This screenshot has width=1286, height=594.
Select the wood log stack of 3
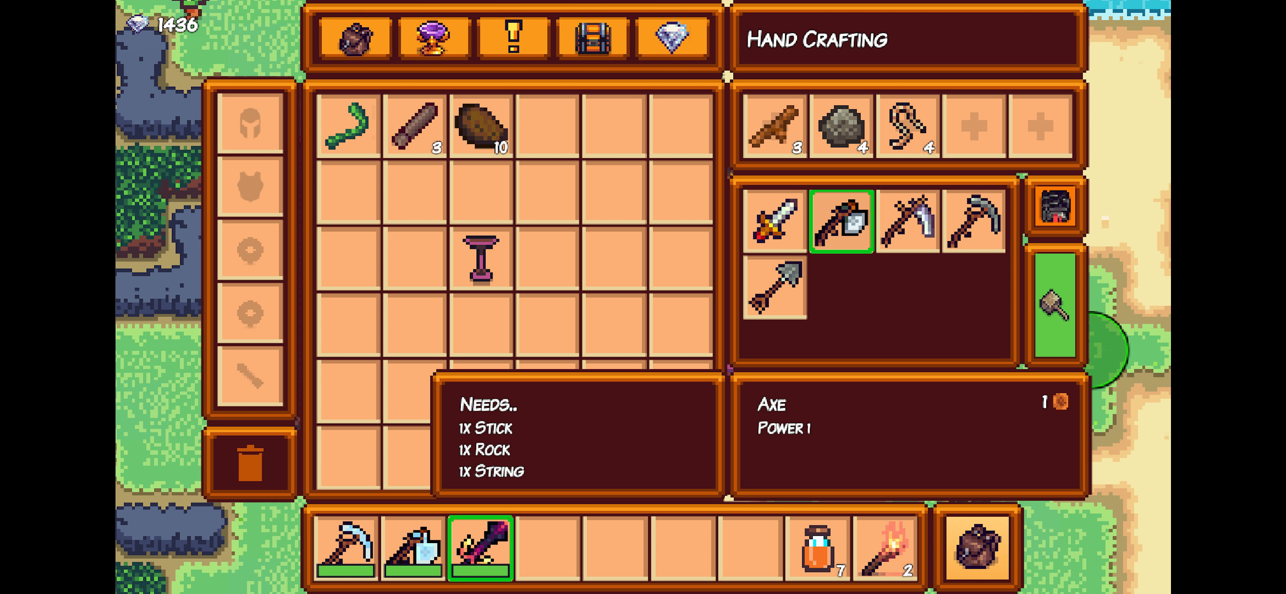tap(414, 126)
